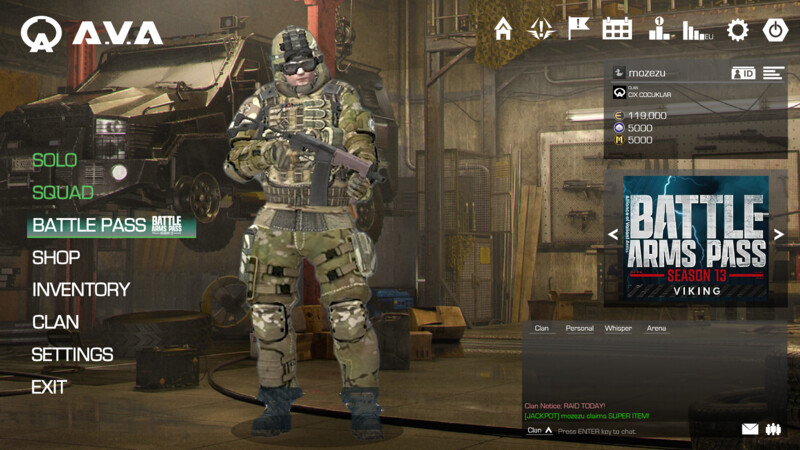Click the power button icon

(x=776, y=30)
